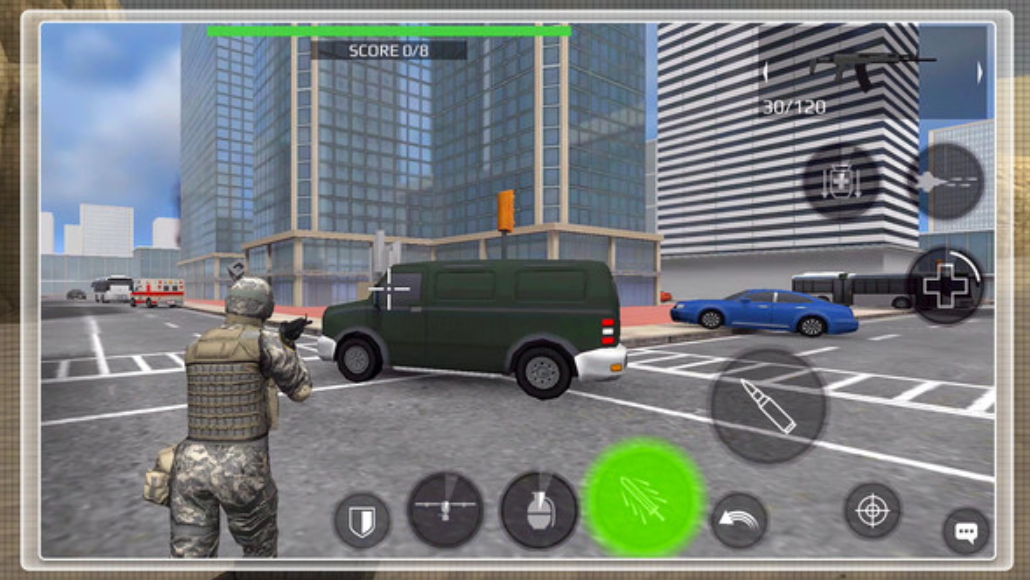Activate the shield defense button

point(361,520)
